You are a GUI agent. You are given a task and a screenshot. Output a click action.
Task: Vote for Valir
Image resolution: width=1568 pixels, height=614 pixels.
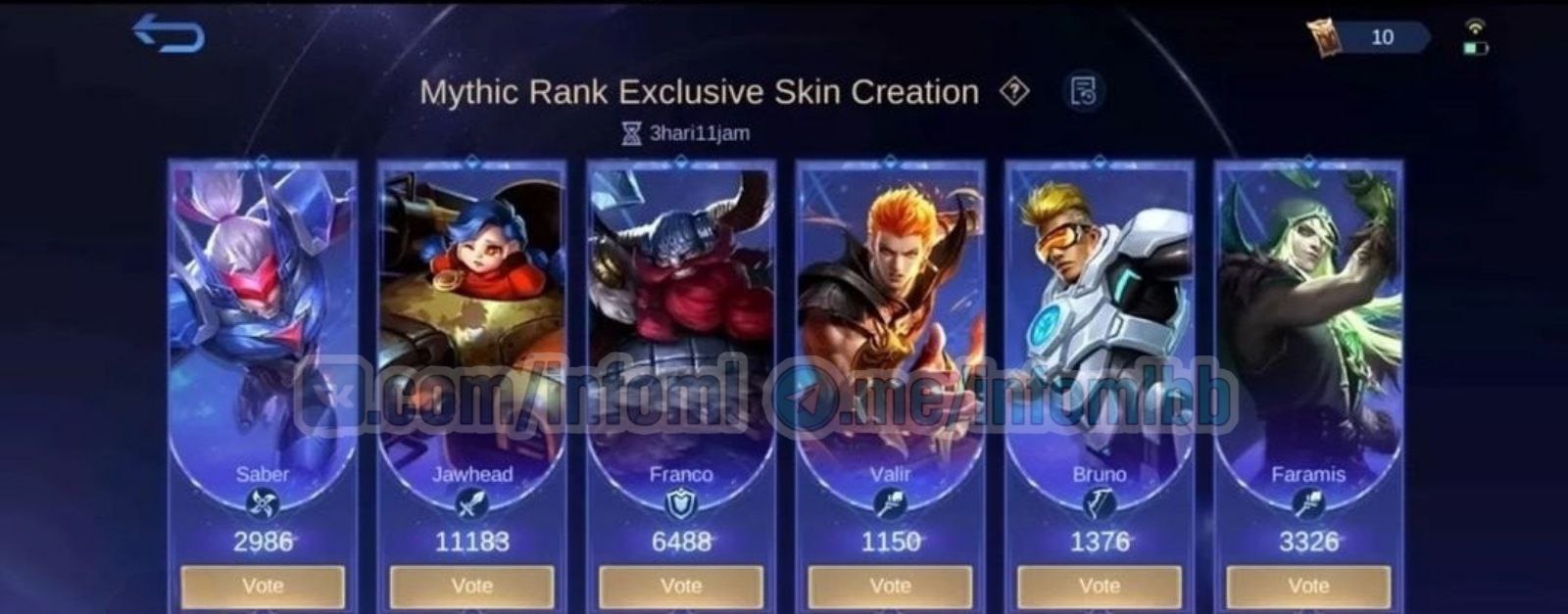(890, 586)
